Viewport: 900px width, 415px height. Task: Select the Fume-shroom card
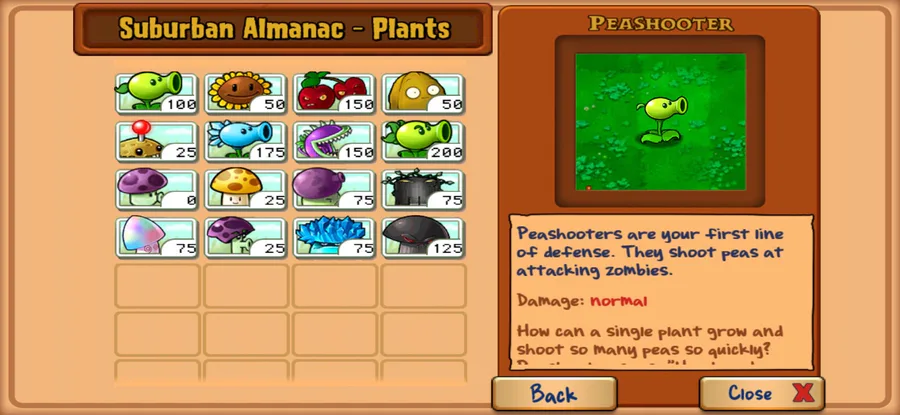point(335,189)
